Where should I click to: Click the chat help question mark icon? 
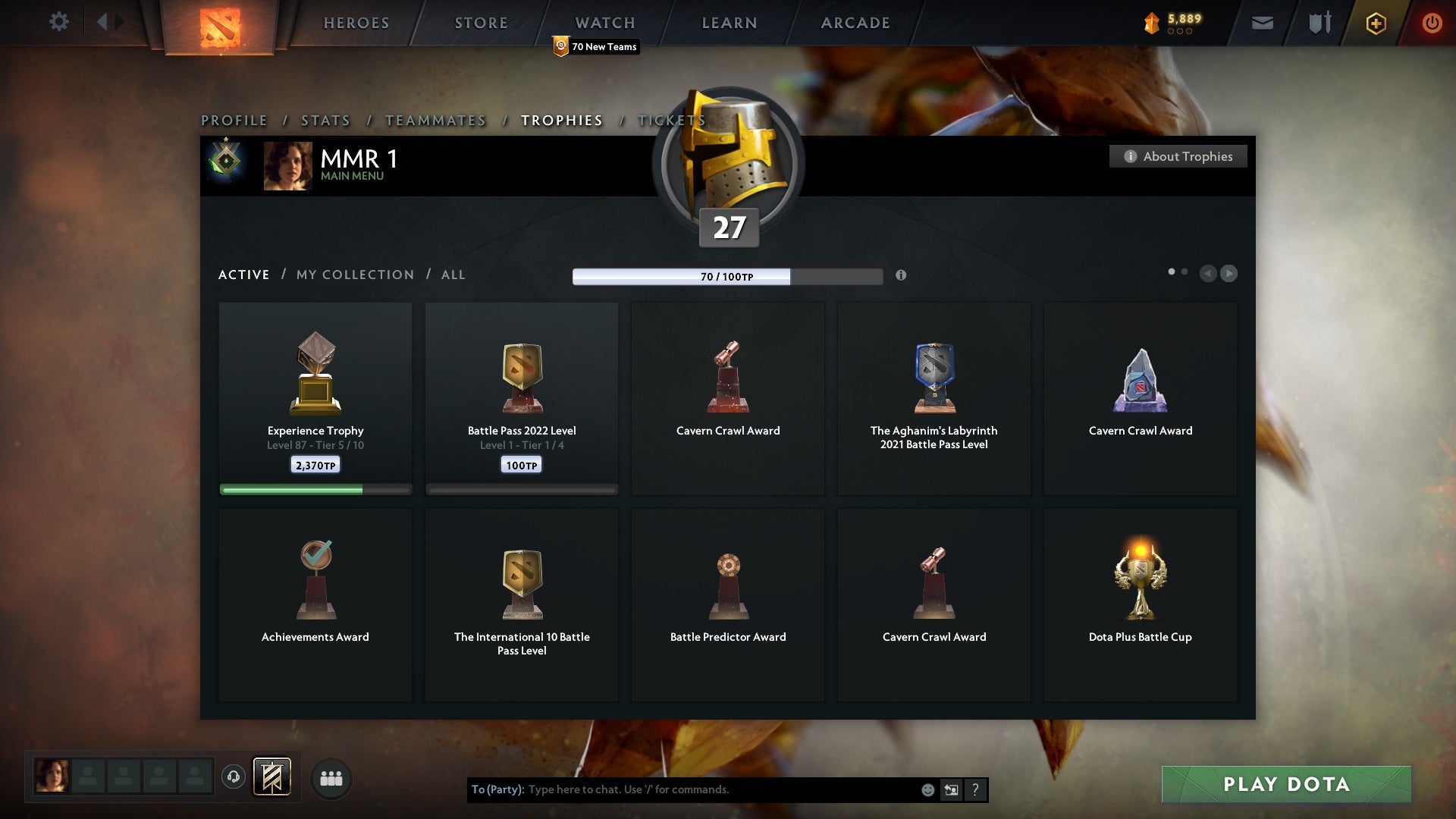[975, 789]
